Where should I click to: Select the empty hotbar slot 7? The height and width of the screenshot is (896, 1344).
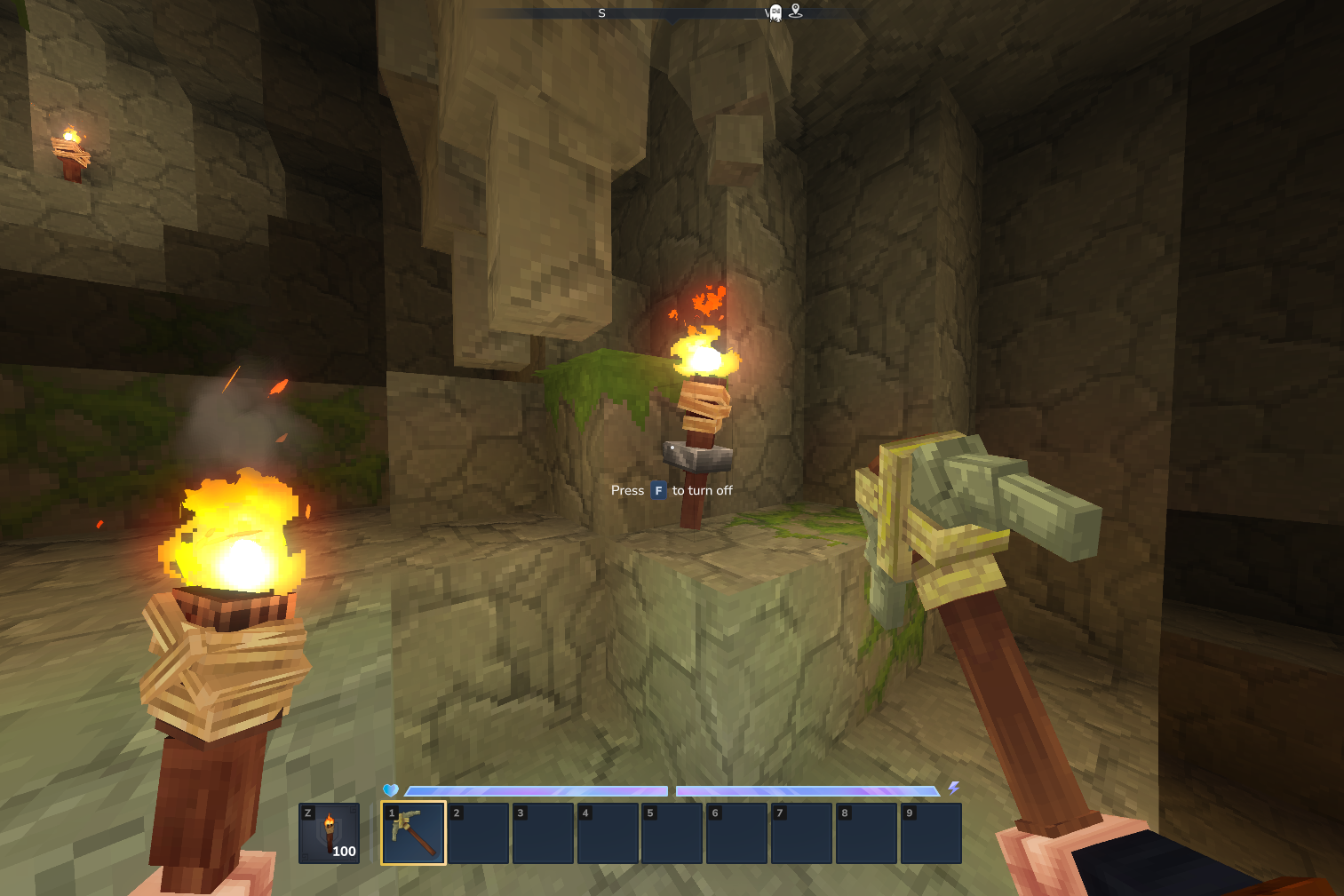click(801, 832)
